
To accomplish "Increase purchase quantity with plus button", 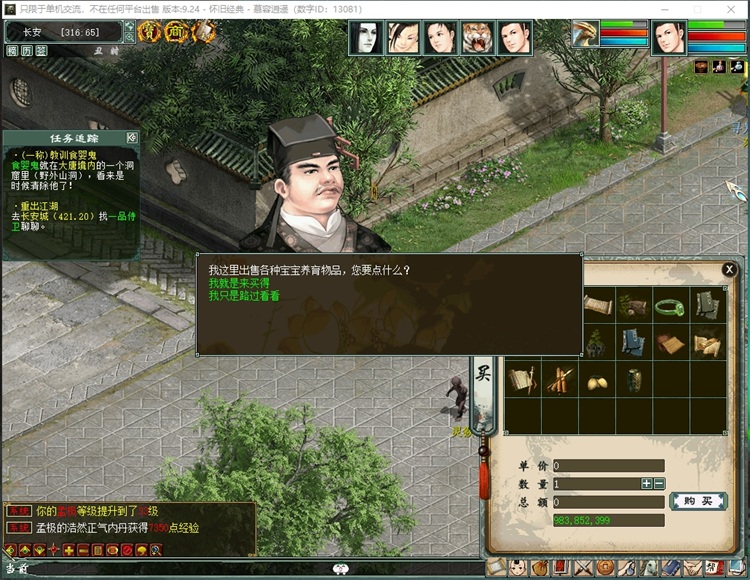I will [x=647, y=484].
